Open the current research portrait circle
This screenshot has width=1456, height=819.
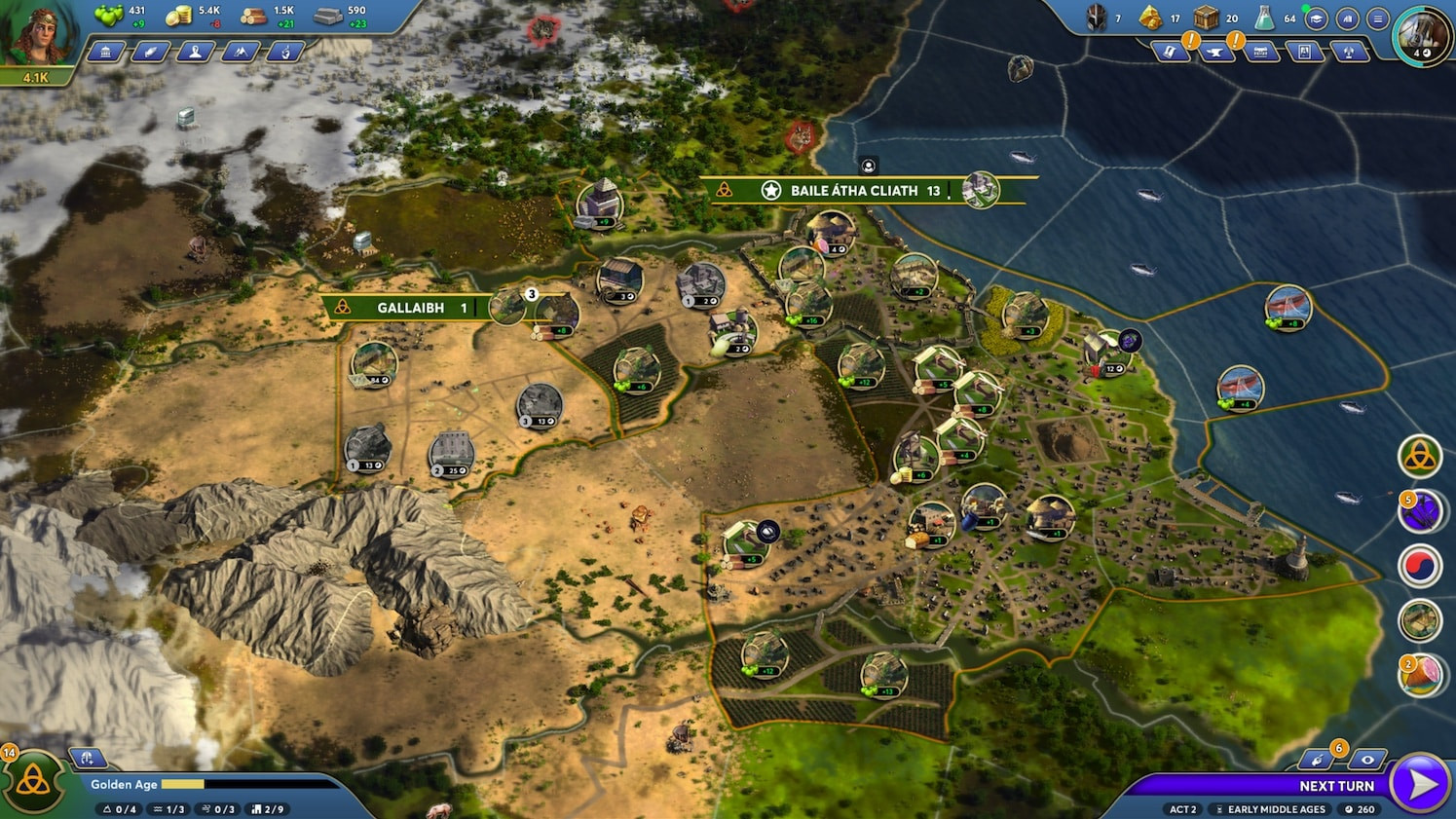click(x=1422, y=37)
